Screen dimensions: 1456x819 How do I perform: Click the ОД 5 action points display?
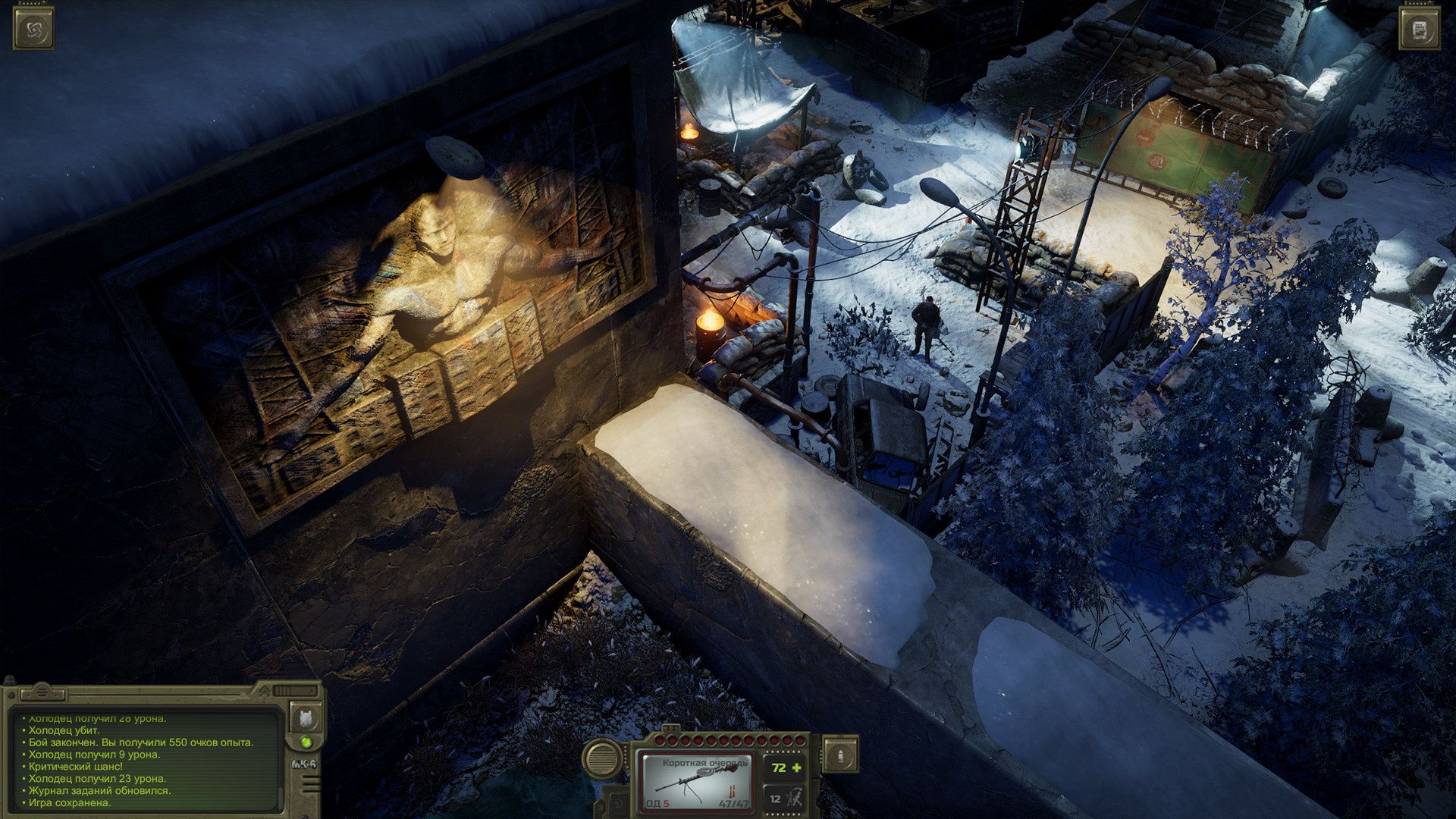coord(657,804)
